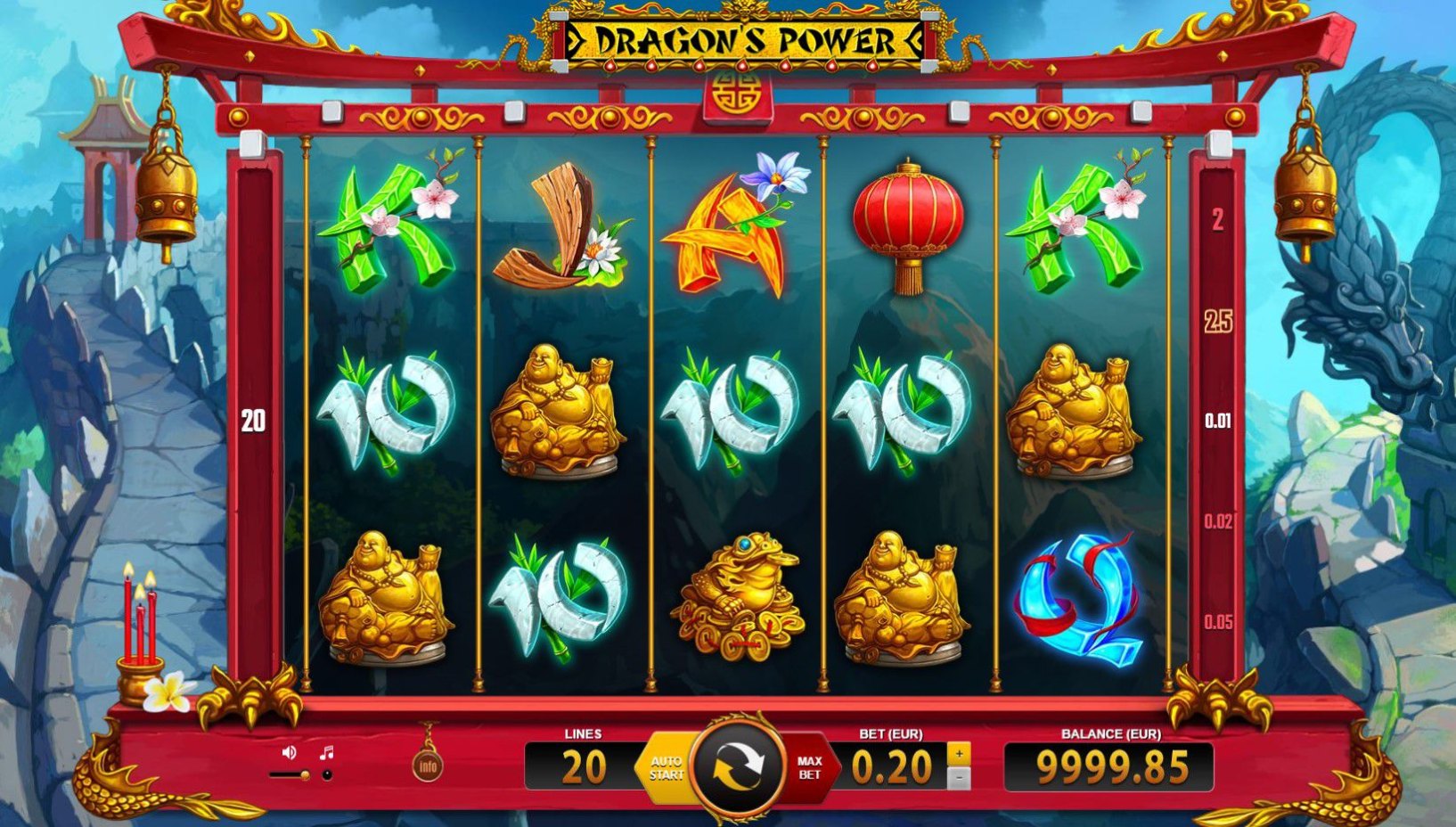The height and width of the screenshot is (827, 1456).
Task: Click the sound volume slider knob
Action: [305, 775]
